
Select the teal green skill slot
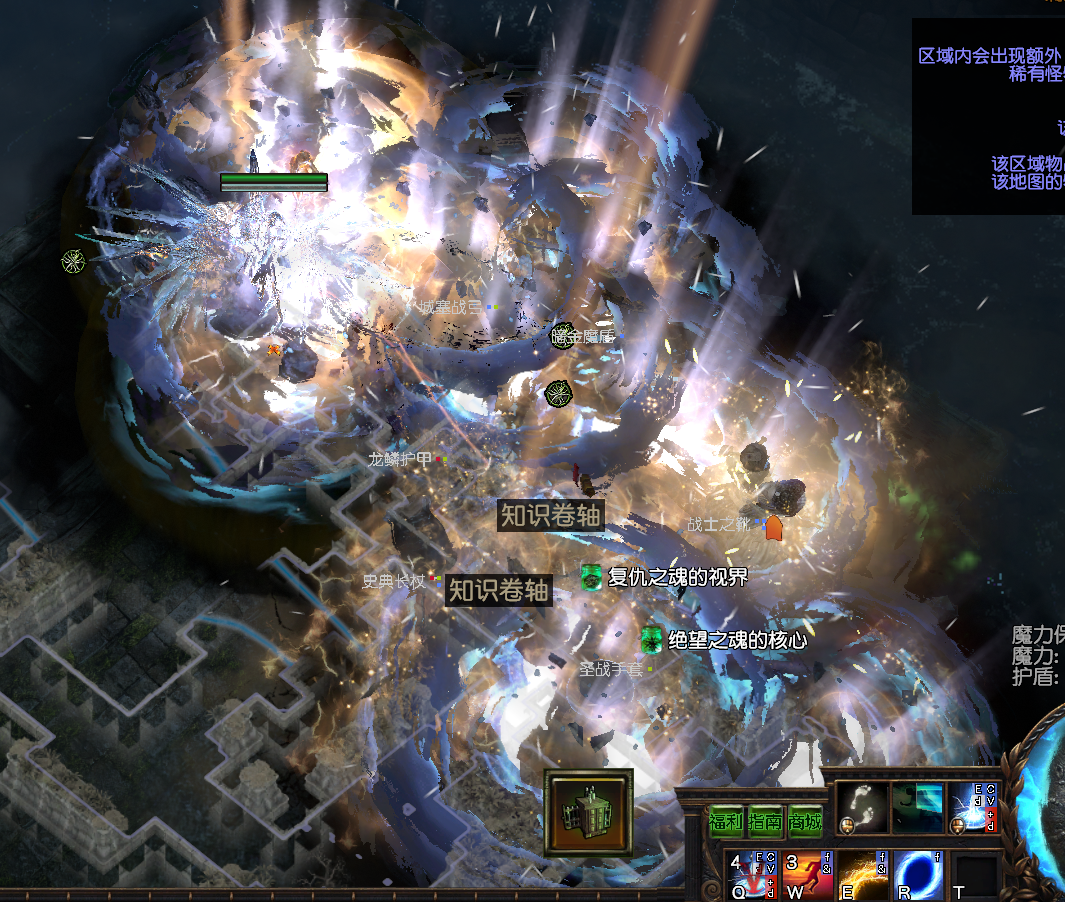tap(917, 807)
